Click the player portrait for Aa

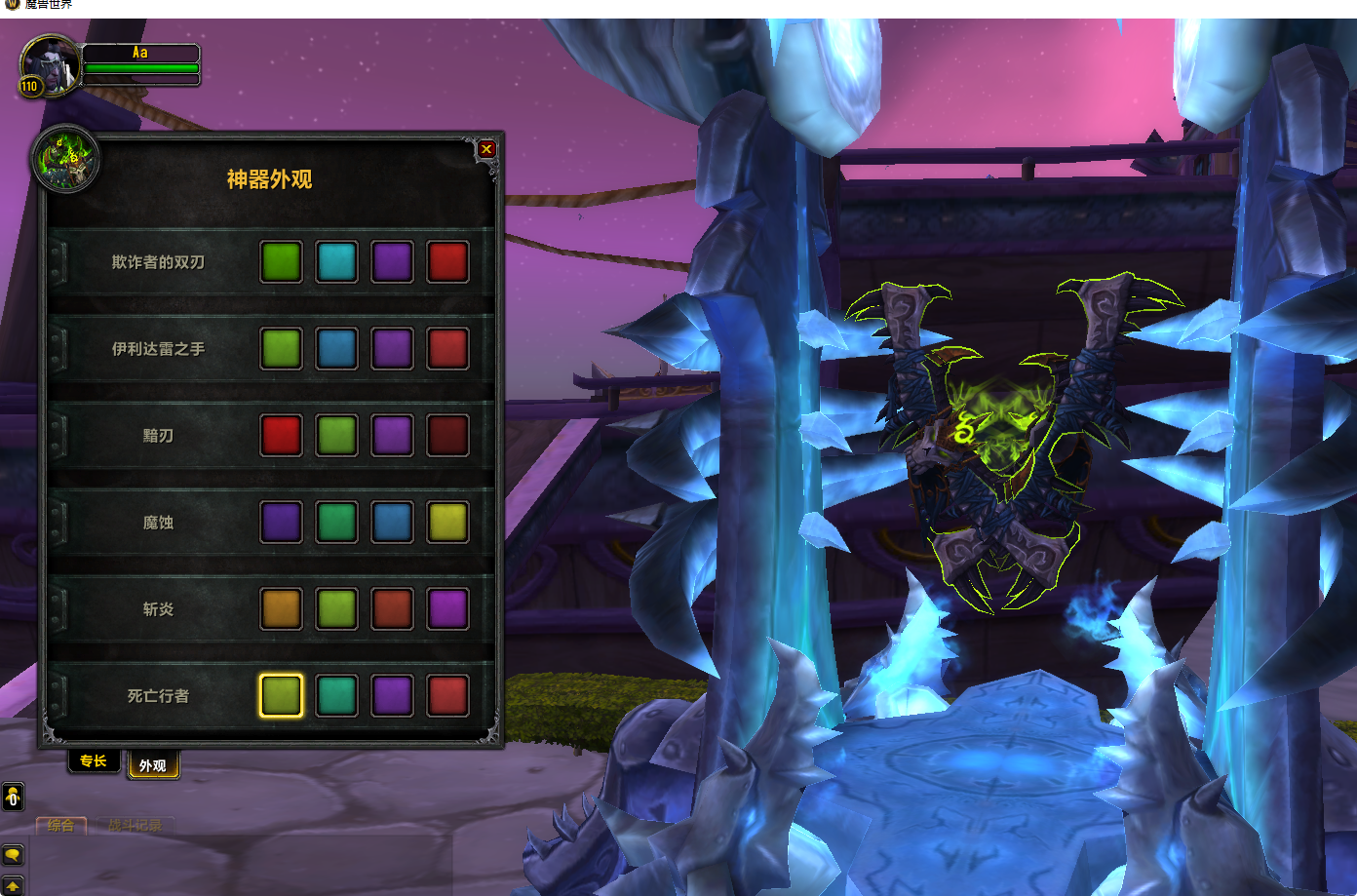pyautogui.click(x=49, y=65)
